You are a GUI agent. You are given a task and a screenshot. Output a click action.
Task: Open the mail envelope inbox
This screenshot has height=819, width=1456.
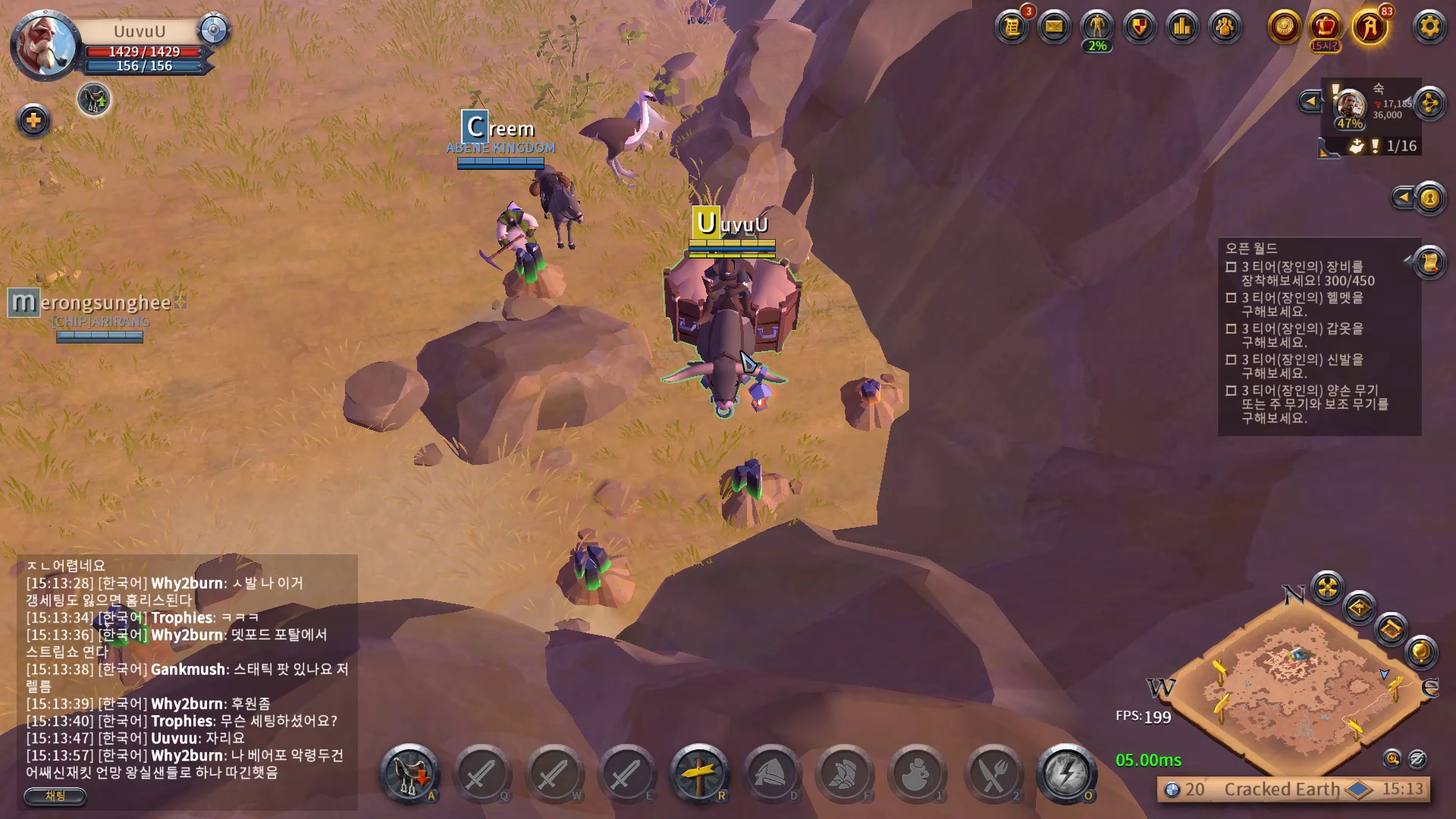click(x=1054, y=27)
